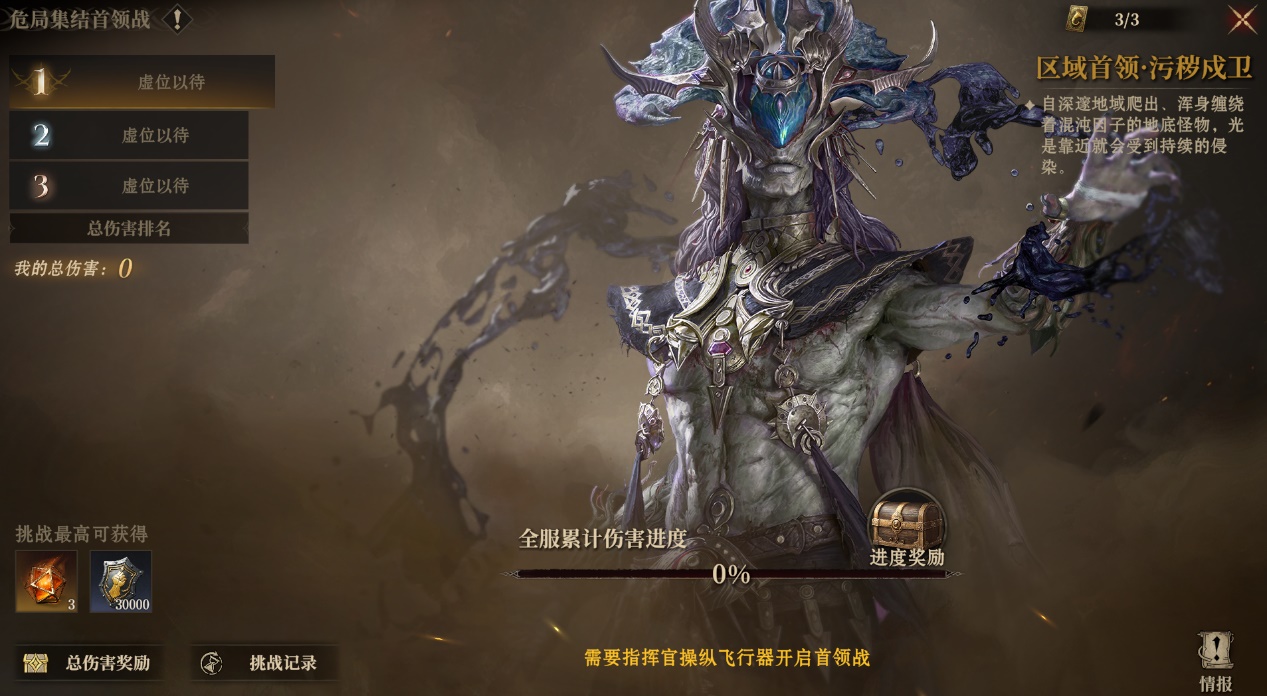Close the boss battle screen
The width and height of the screenshot is (1267, 696).
click(1241, 19)
